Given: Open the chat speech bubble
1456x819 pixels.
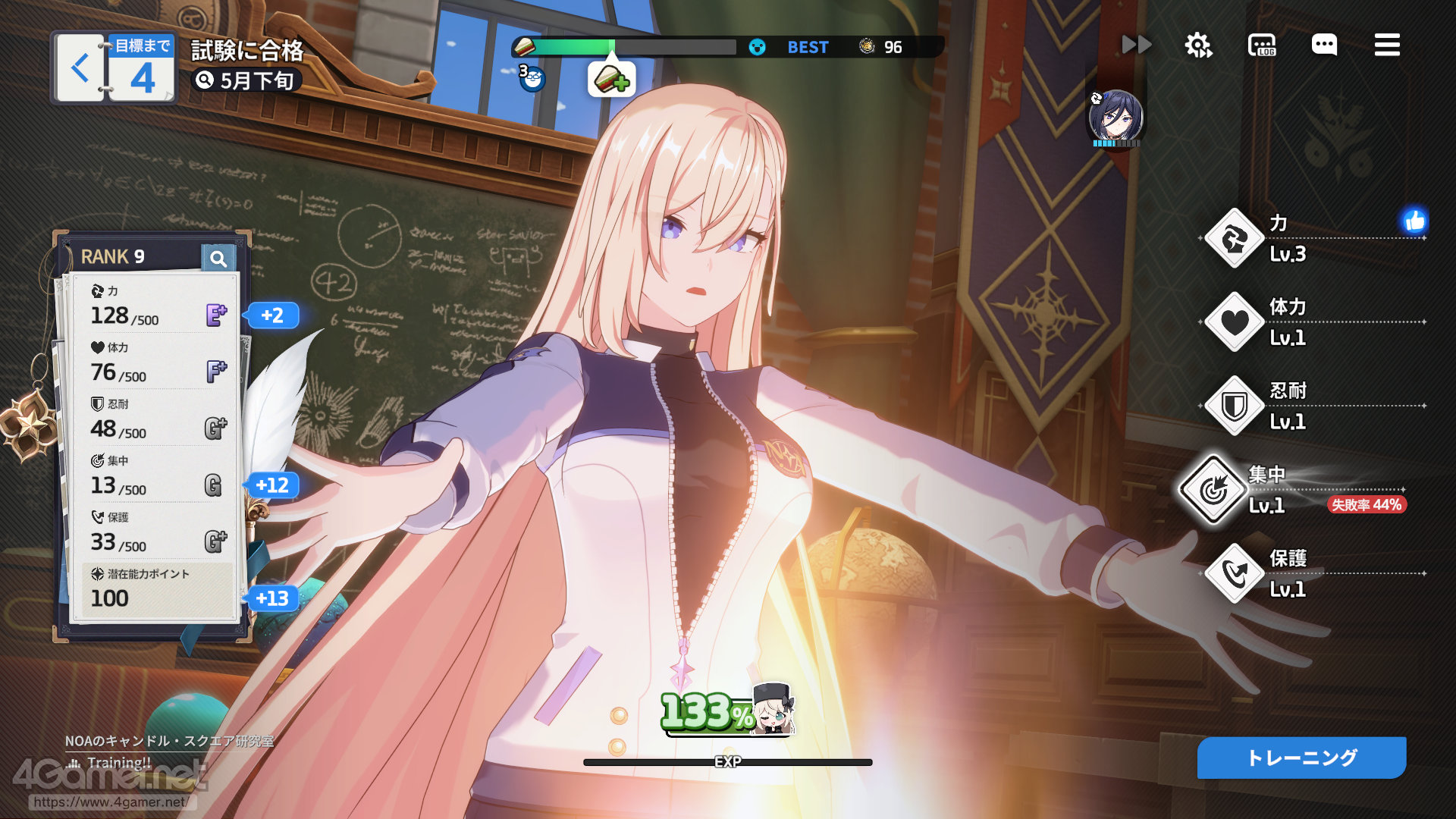Looking at the screenshot, I should tap(1324, 45).
